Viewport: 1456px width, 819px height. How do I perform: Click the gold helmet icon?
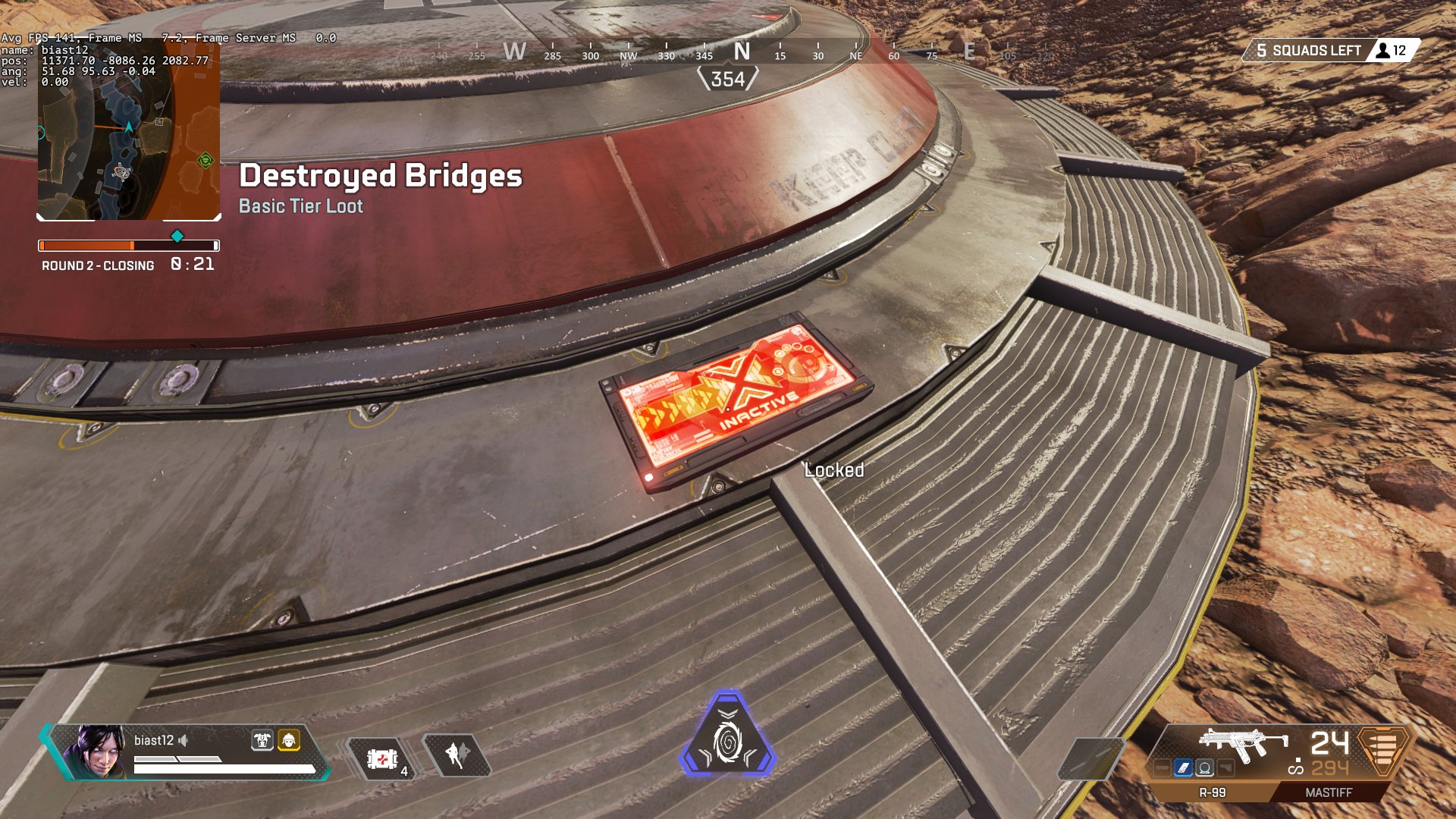point(289,739)
